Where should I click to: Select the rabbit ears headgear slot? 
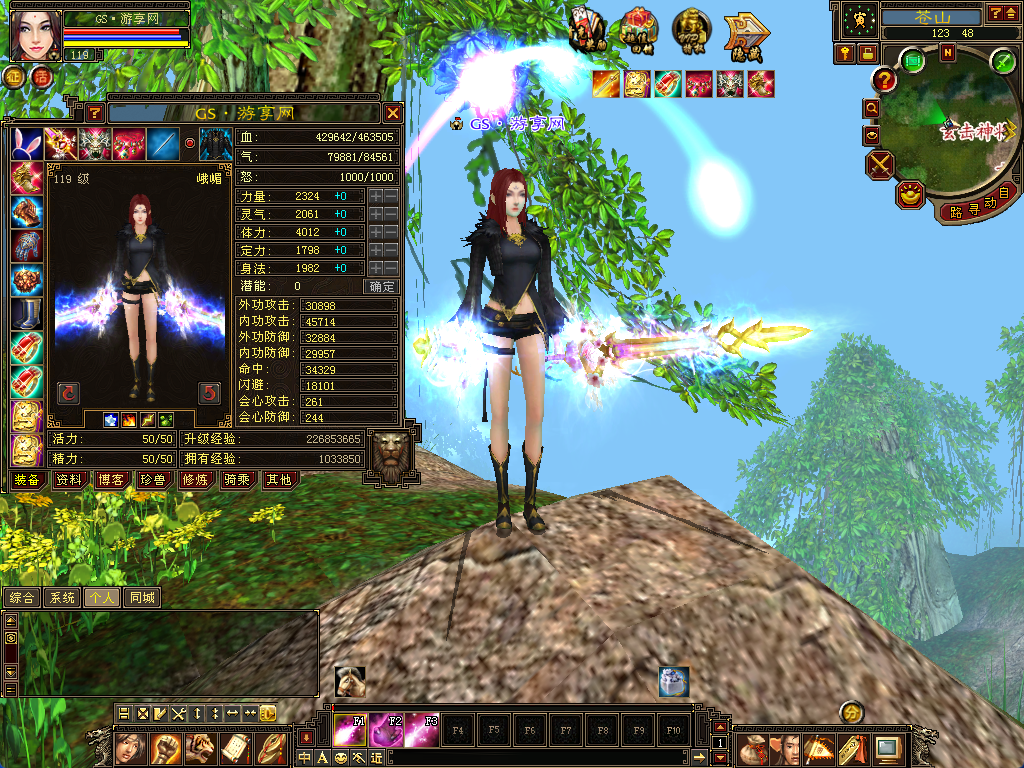click(x=27, y=145)
